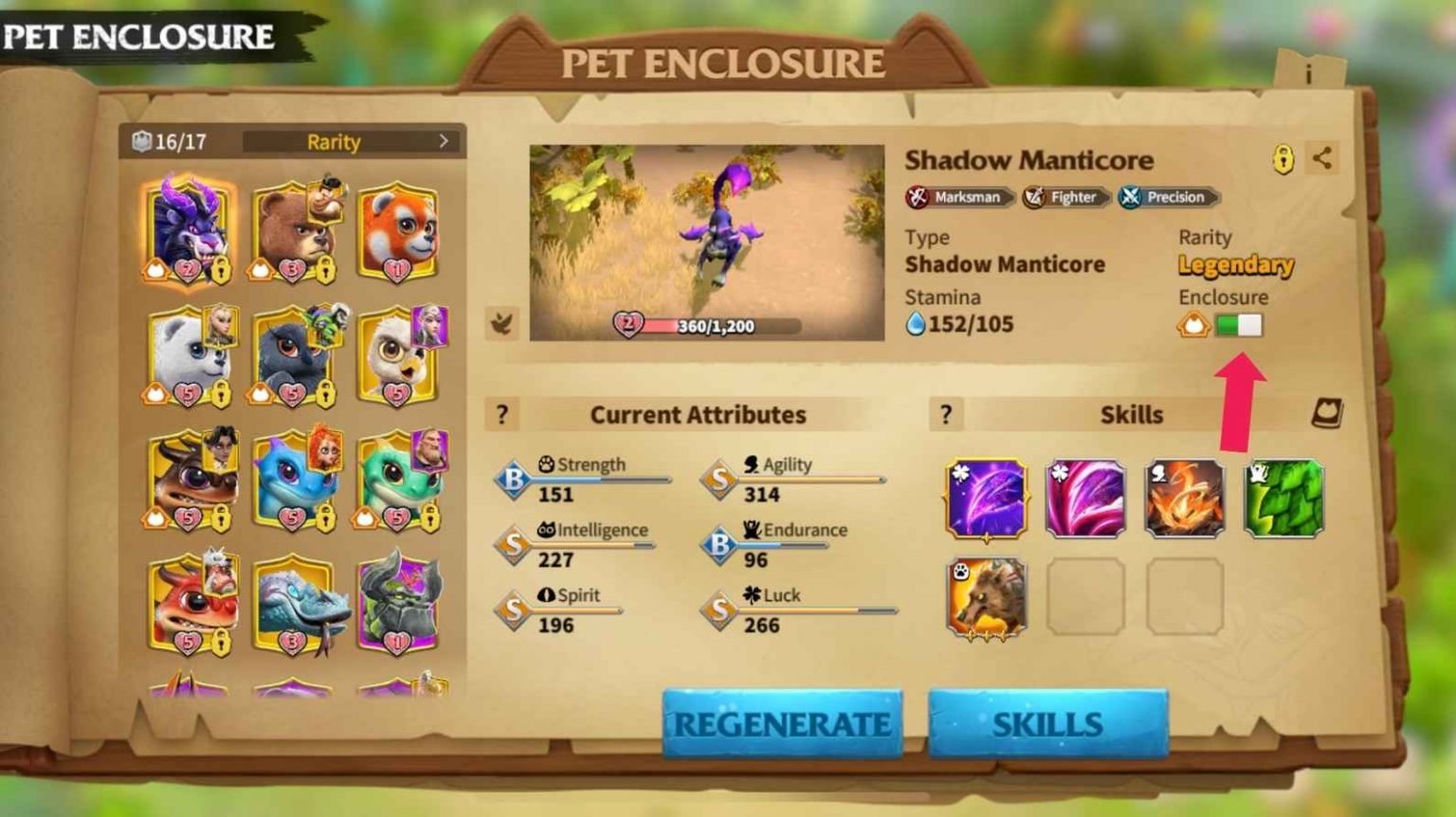Select the Fighter trait badge

[1065, 197]
